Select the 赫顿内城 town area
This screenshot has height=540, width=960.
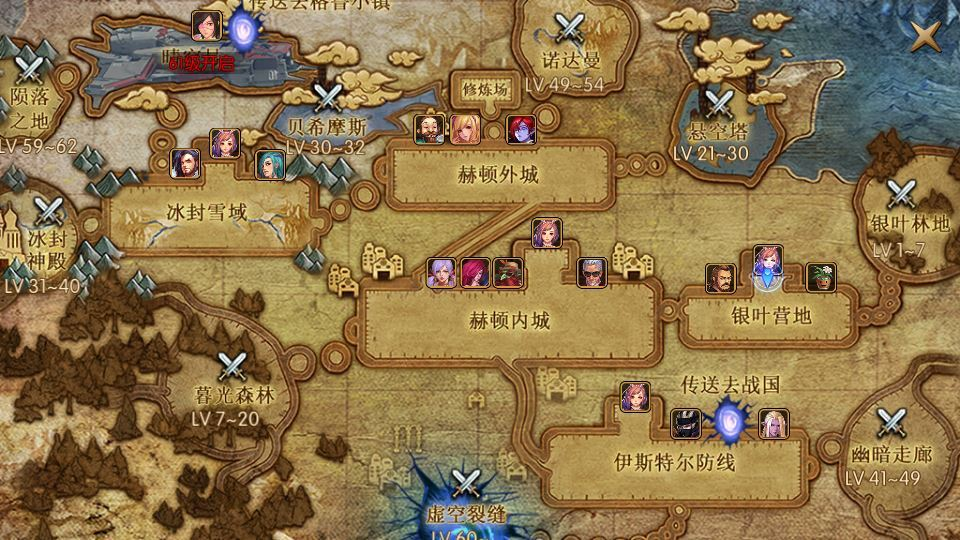coord(509,321)
